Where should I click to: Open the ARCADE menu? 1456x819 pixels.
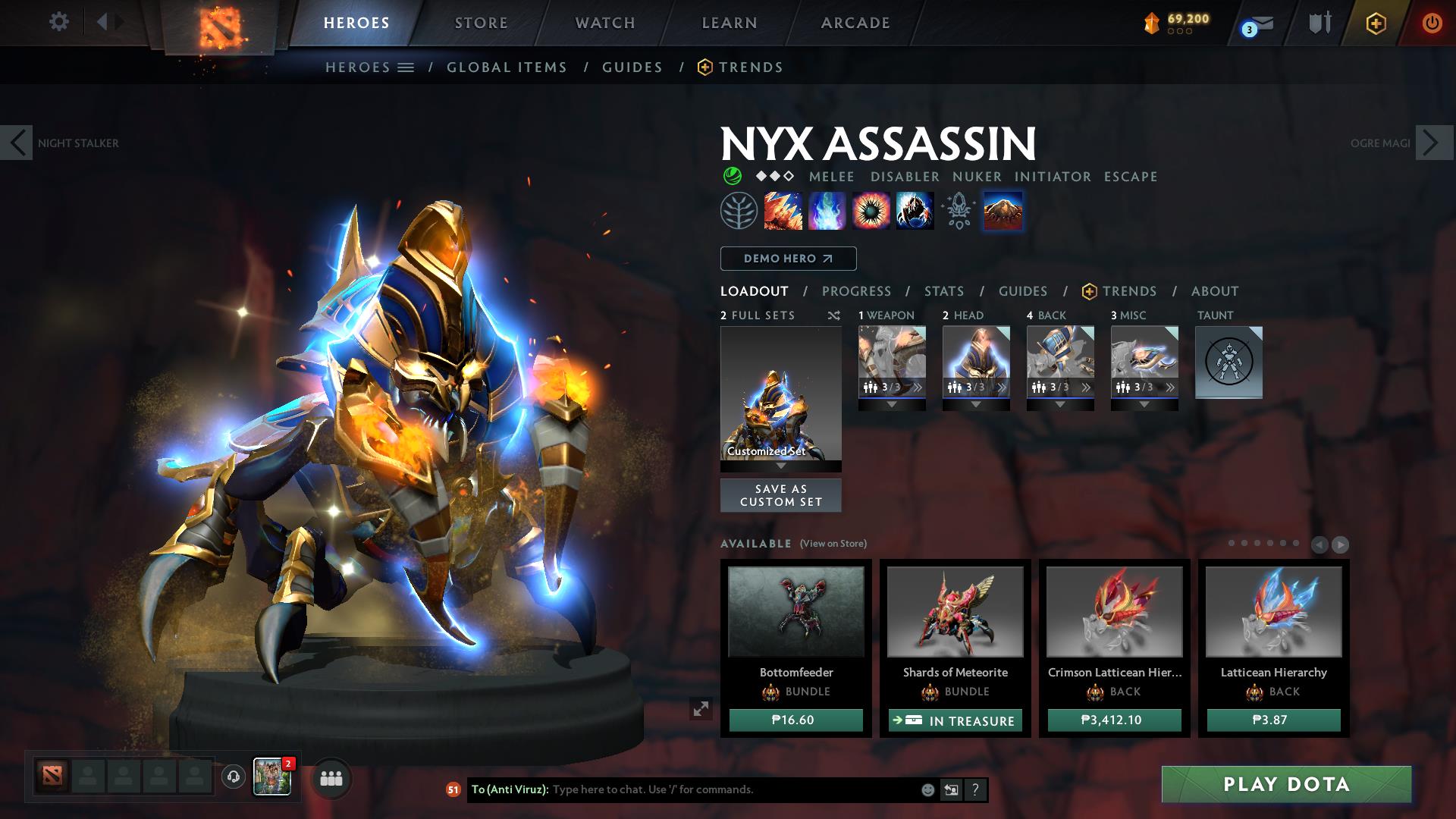(855, 23)
